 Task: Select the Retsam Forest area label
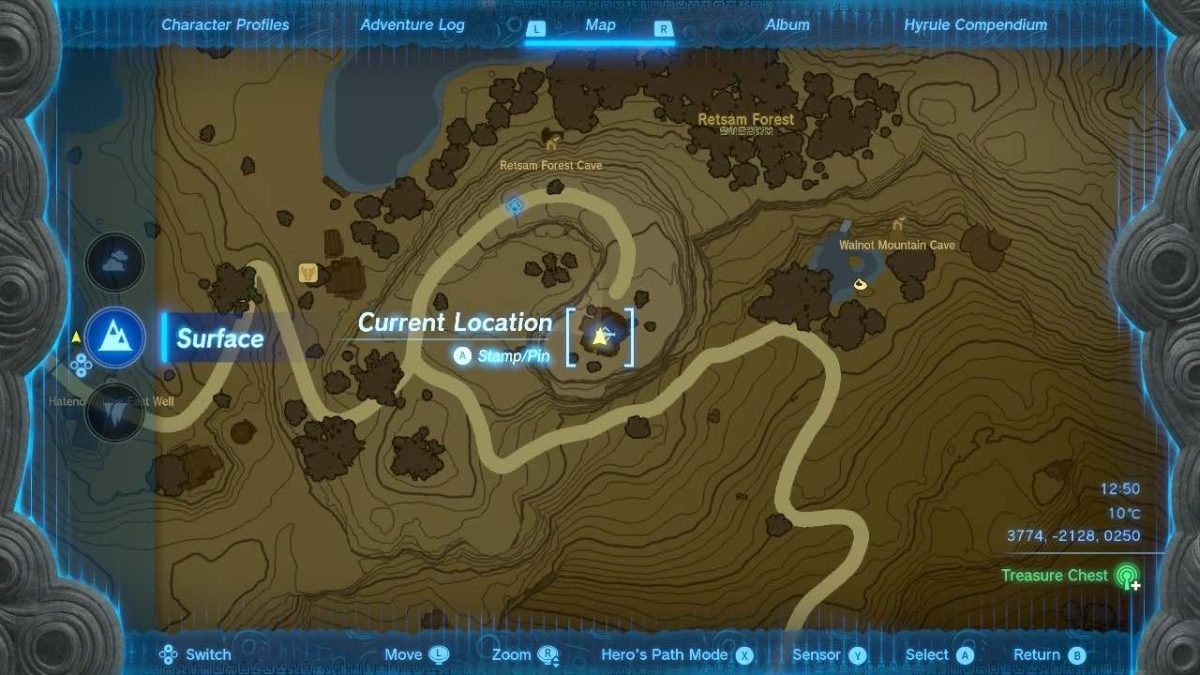tap(746, 120)
